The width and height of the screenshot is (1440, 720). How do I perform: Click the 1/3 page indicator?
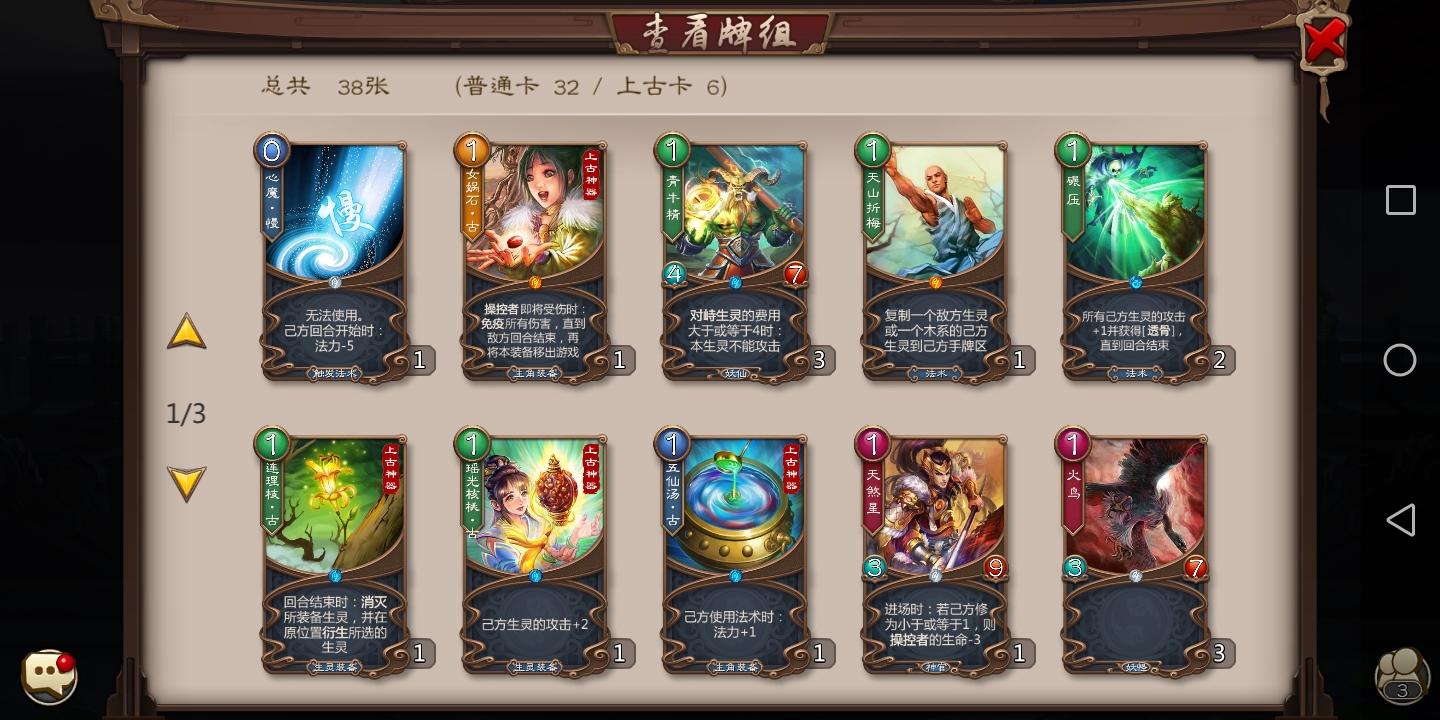(186, 413)
